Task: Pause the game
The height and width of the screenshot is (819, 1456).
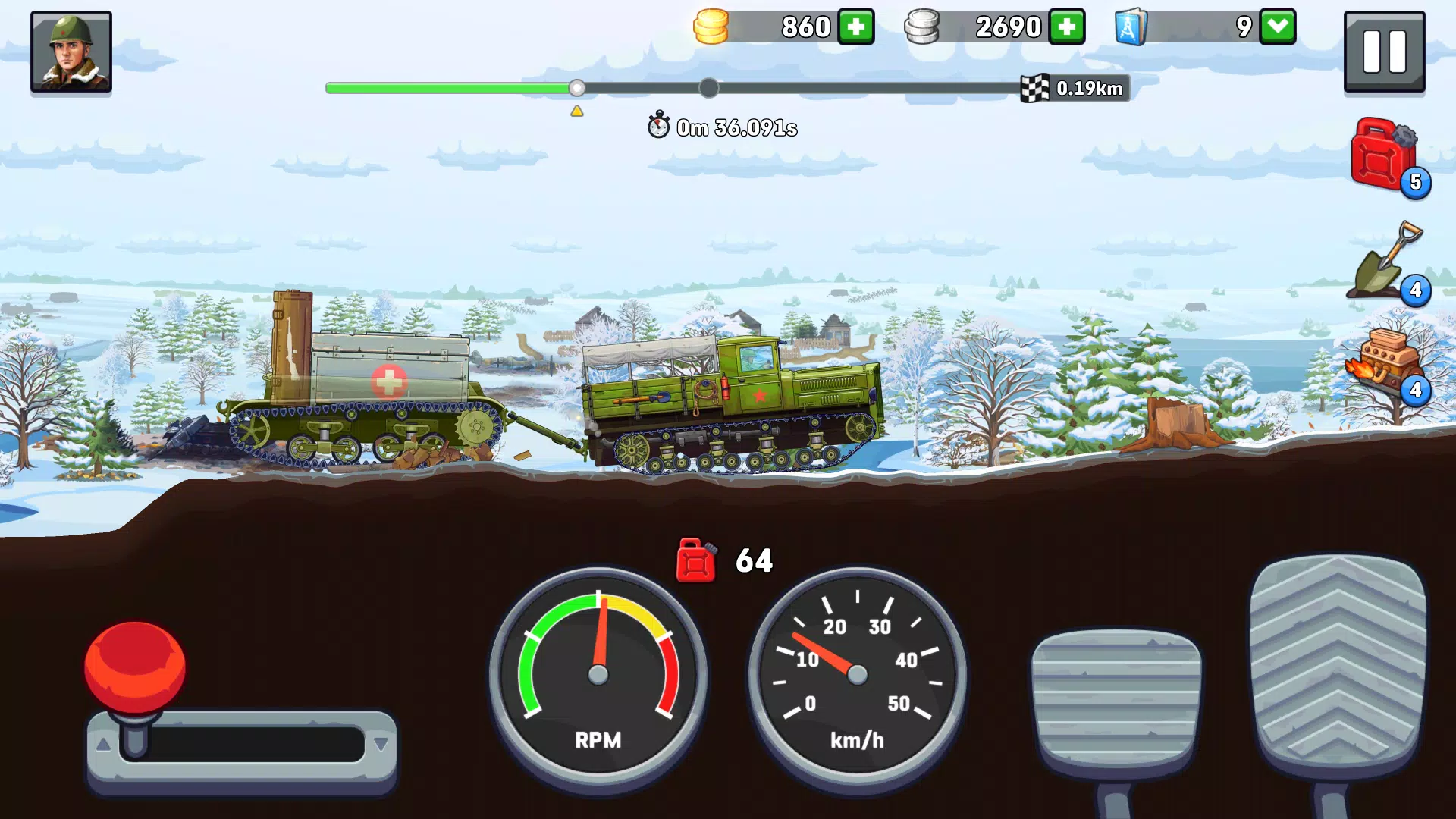Action: click(1384, 52)
